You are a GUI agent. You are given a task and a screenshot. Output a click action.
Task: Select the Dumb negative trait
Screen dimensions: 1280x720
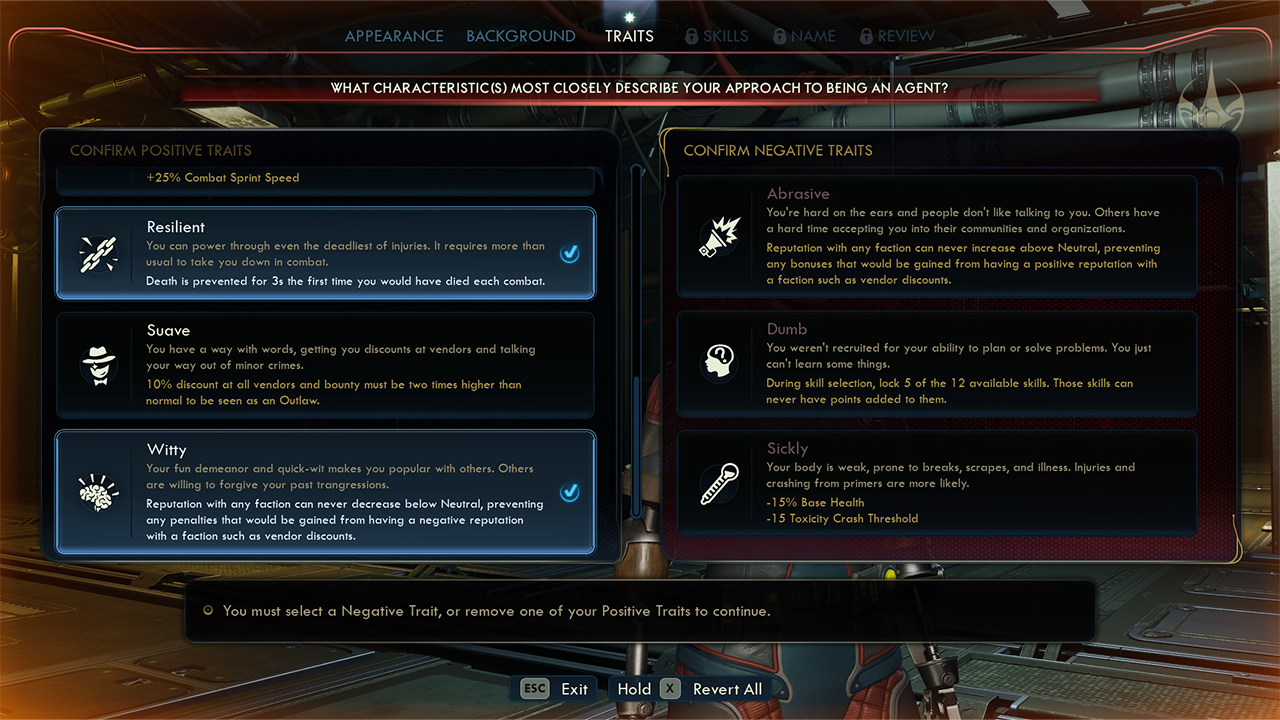[937, 364]
